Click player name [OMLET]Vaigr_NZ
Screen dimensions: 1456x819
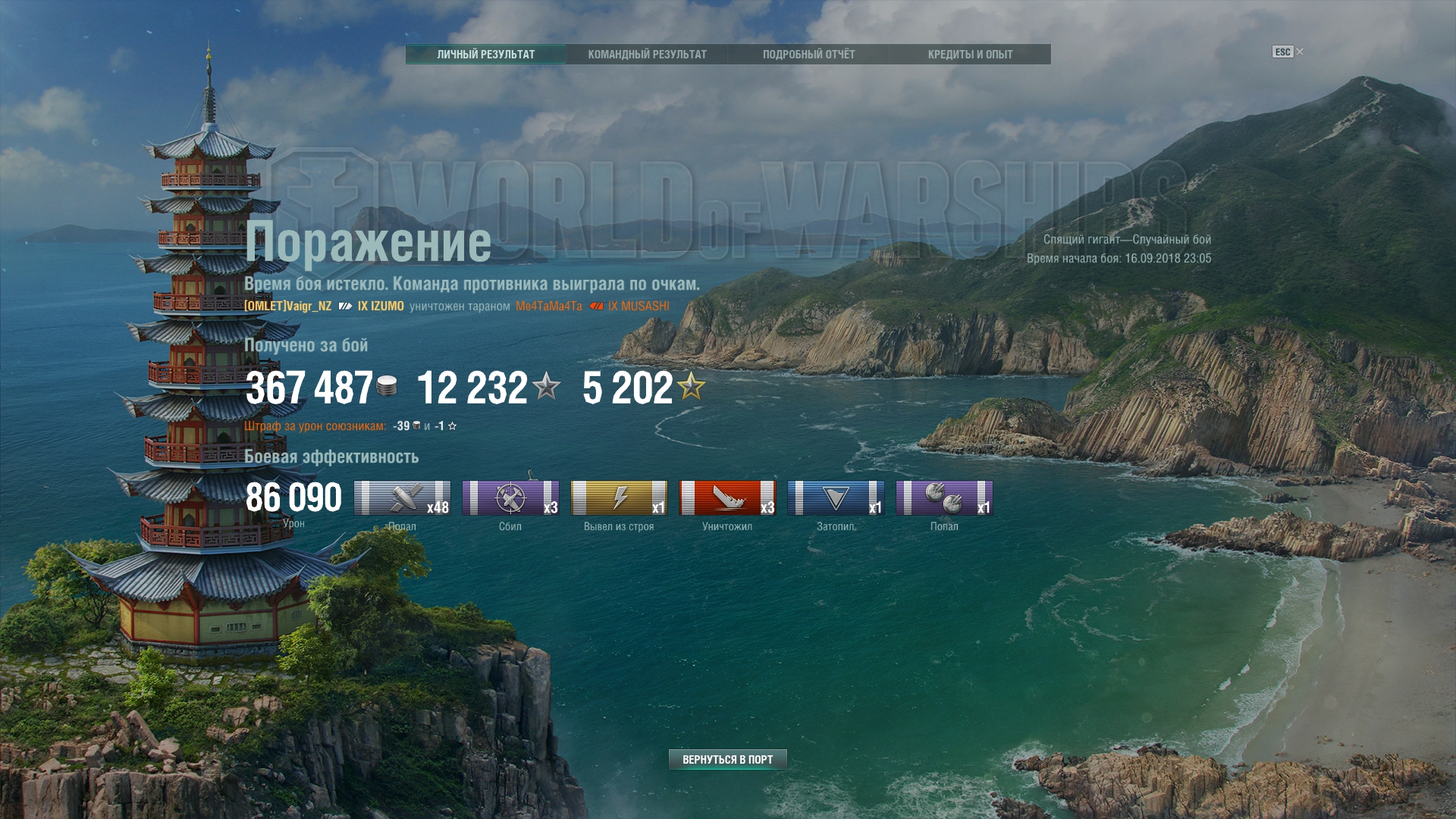[x=288, y=306]
